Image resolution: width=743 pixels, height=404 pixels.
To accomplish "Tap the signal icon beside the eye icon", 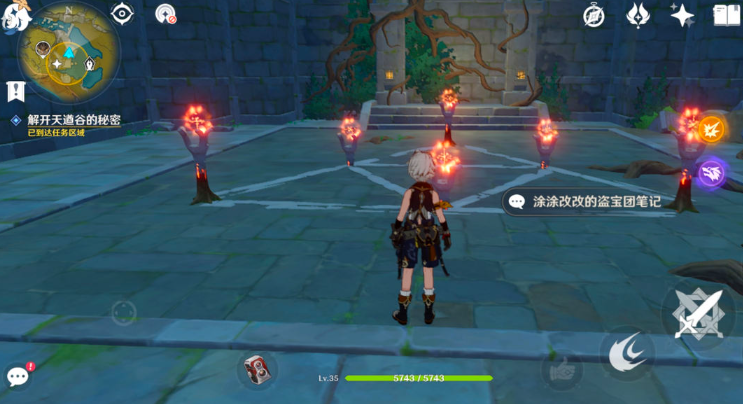I will coord(165,13).
